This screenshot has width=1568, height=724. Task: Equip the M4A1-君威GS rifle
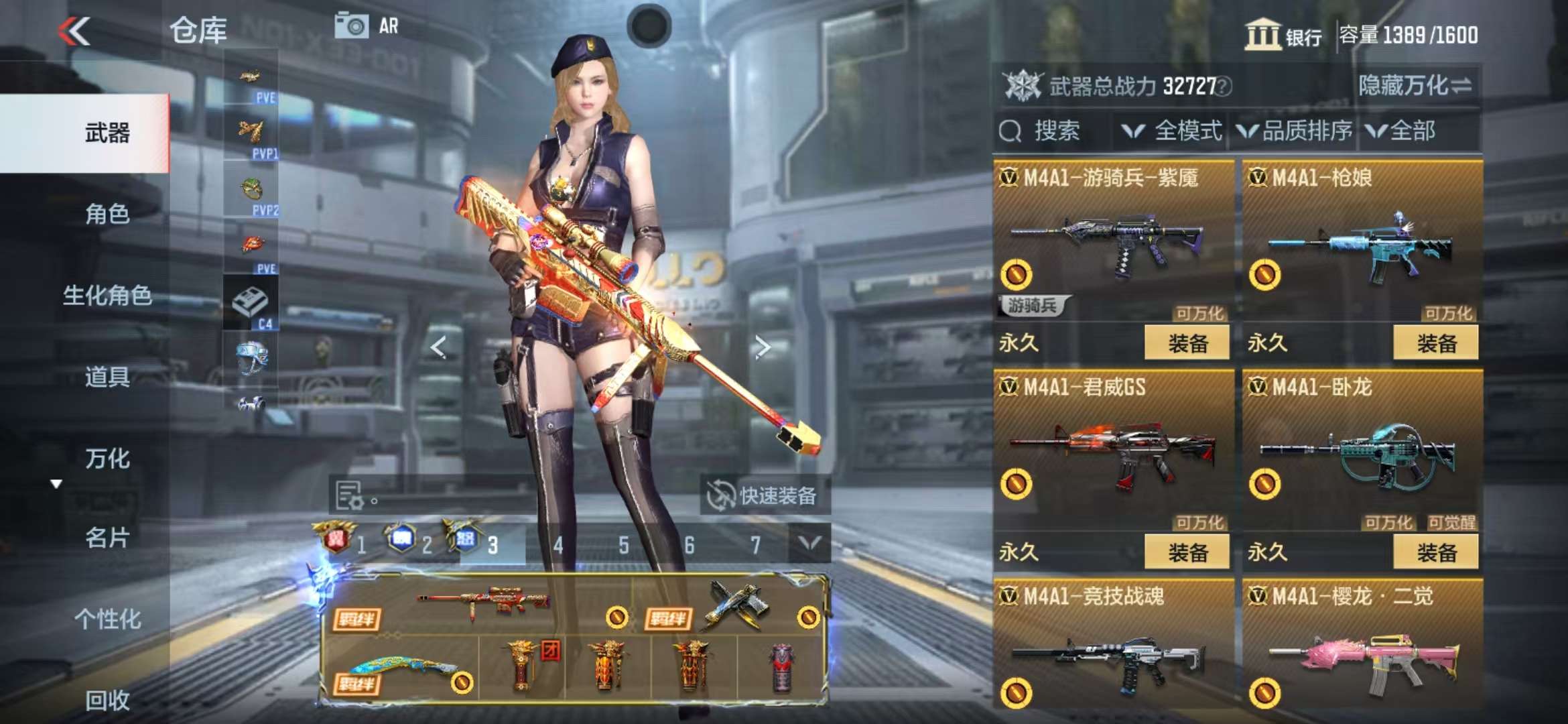pyautogui.click(x=1187, y=552)
